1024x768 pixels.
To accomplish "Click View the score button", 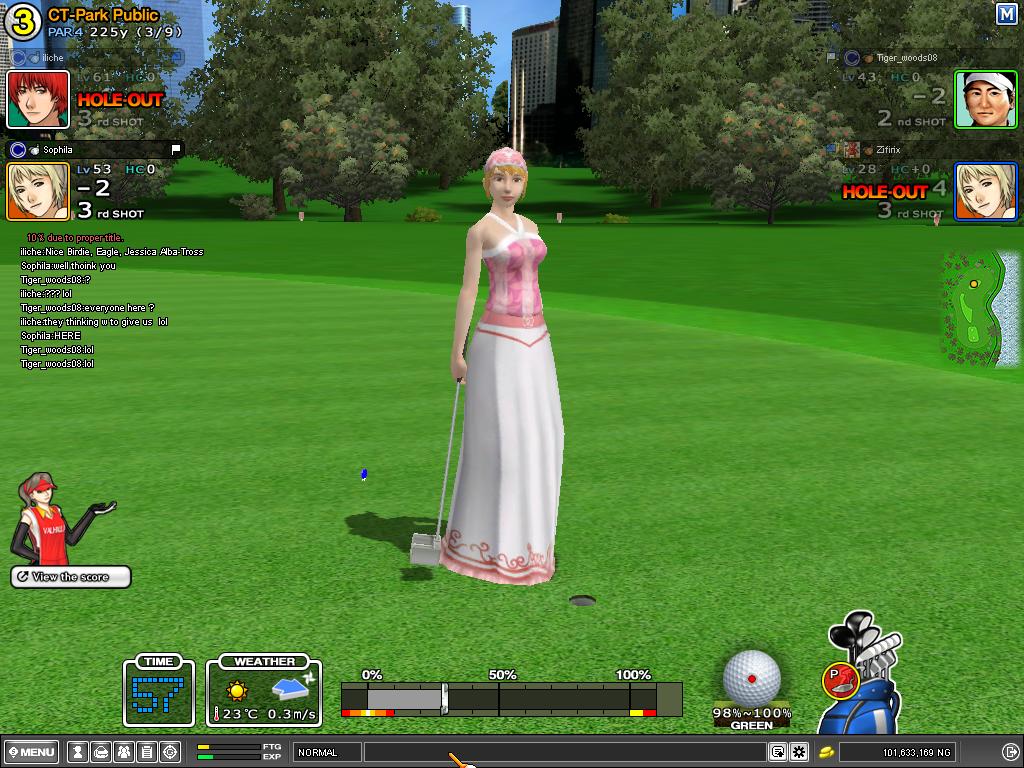I will [70, 577].
